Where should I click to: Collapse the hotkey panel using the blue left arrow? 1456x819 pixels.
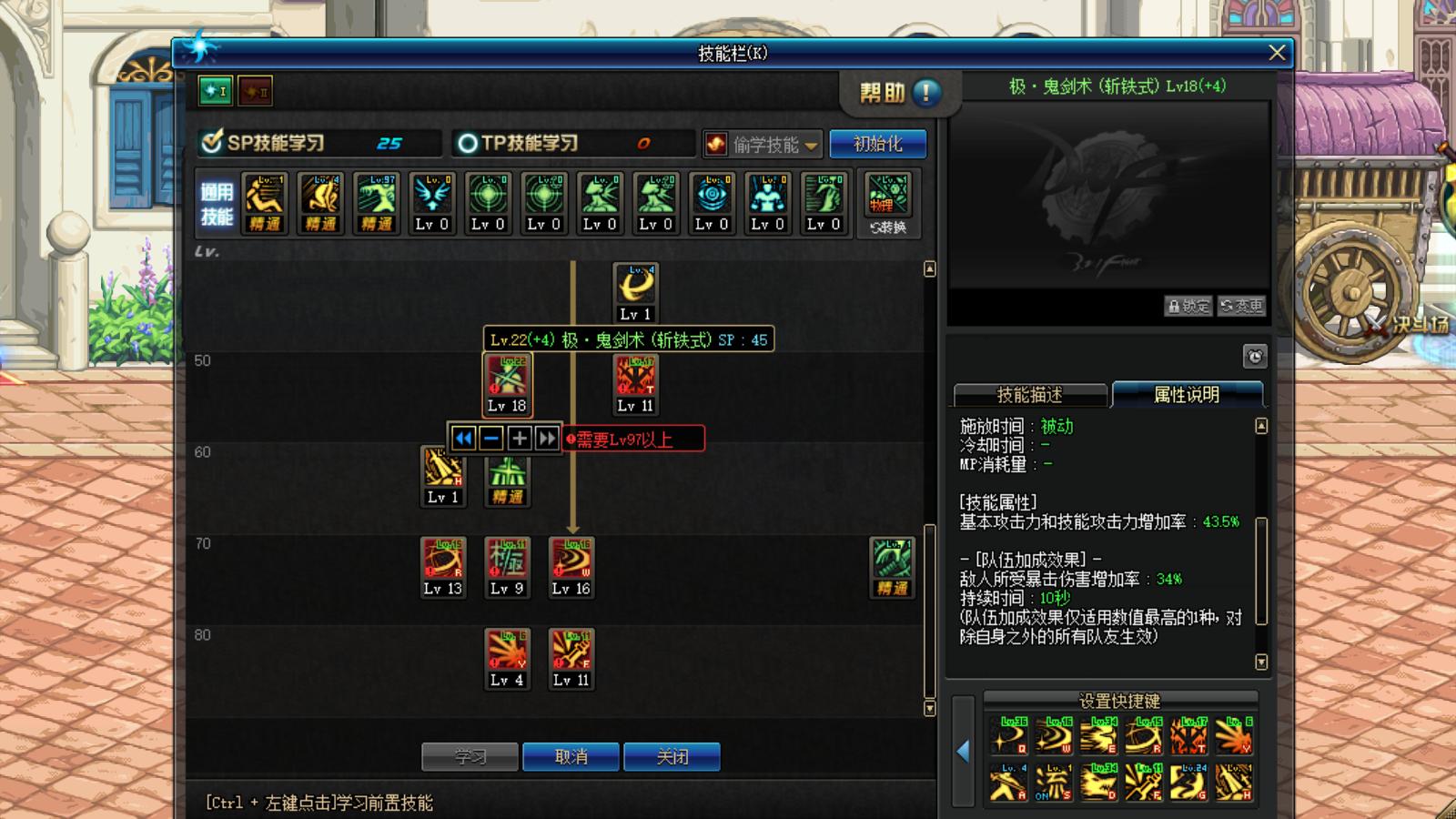[x=963, y=753]
